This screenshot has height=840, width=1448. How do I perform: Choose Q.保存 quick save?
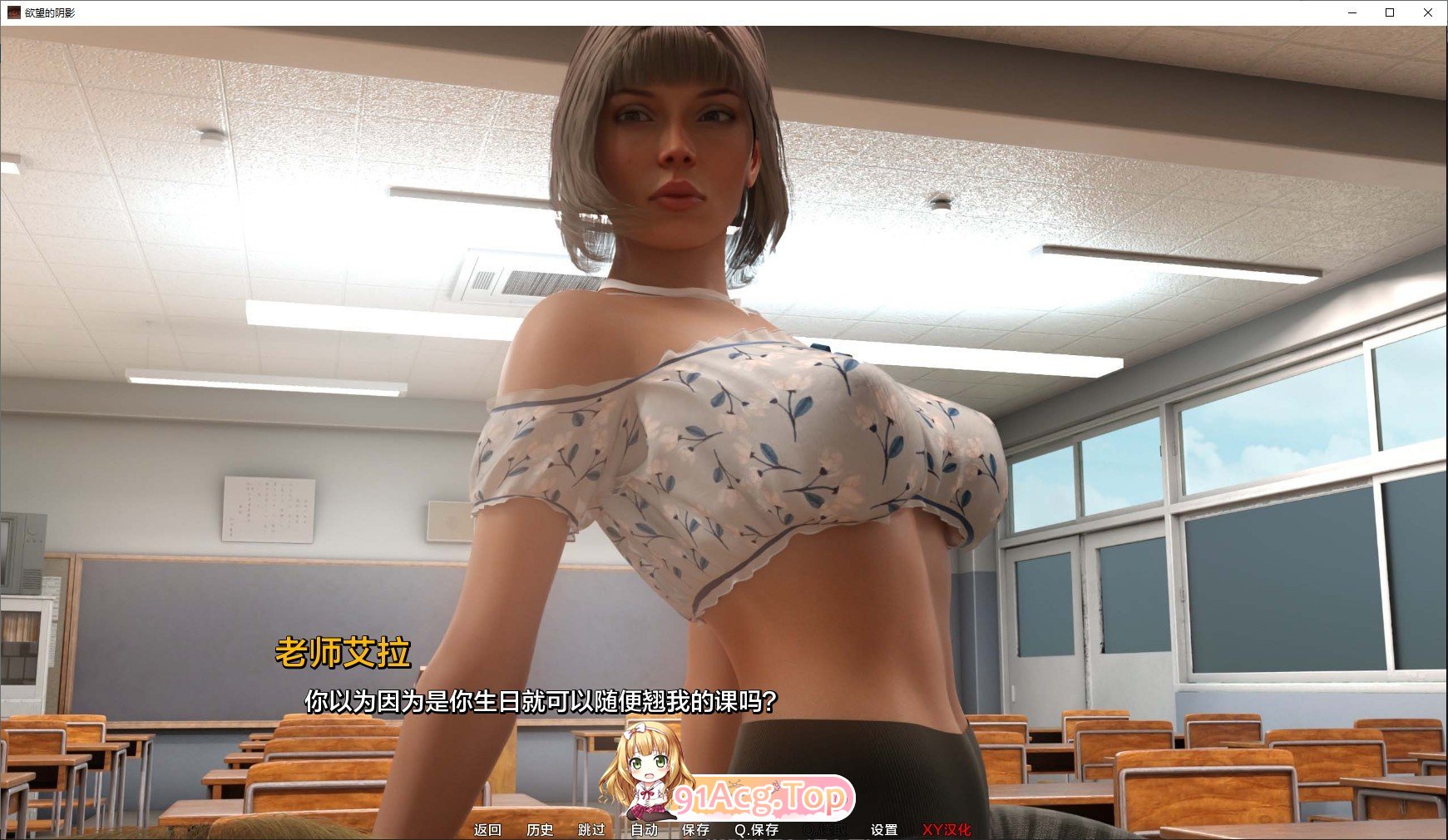[756, 829]
